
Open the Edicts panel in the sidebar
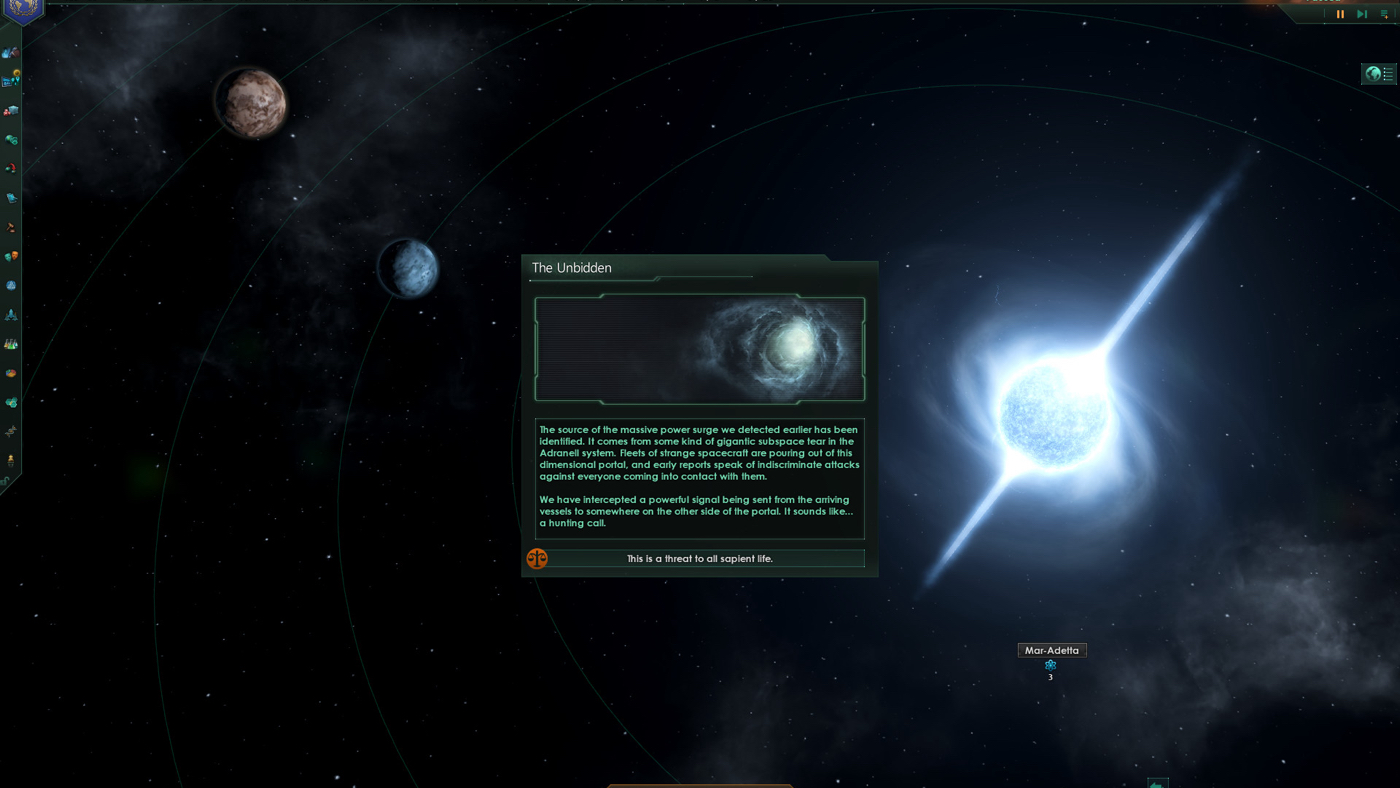(10, 197)
